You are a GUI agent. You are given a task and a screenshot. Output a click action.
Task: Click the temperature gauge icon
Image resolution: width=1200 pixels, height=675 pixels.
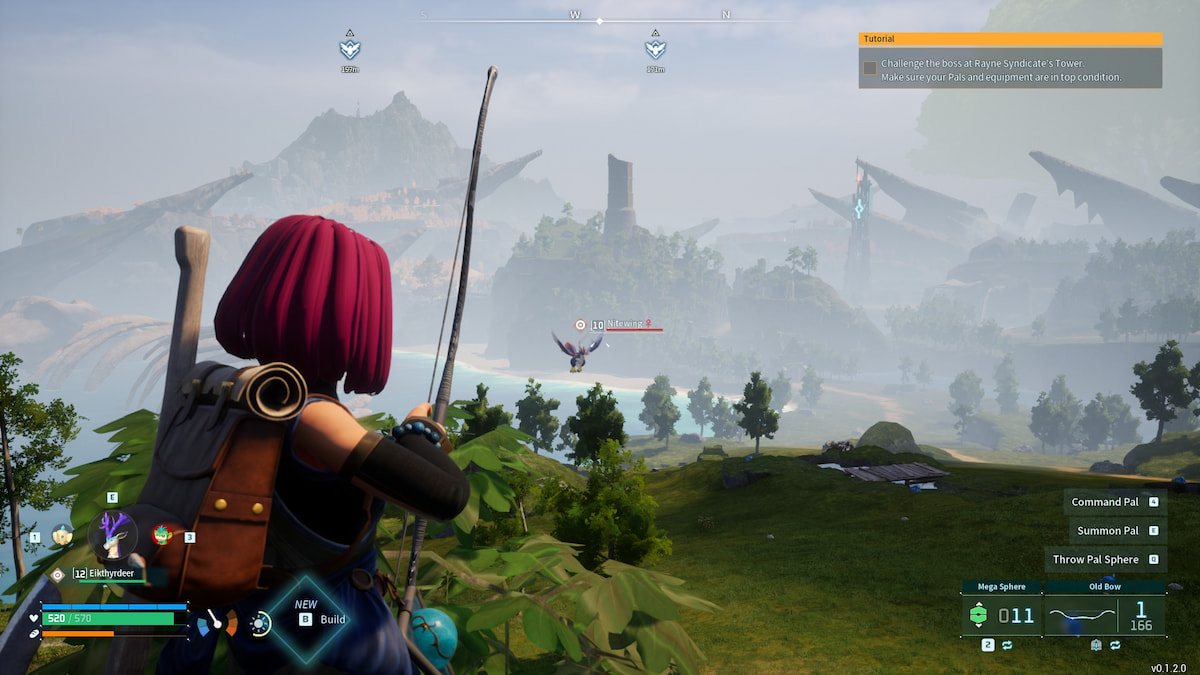[x=217, y=624]
